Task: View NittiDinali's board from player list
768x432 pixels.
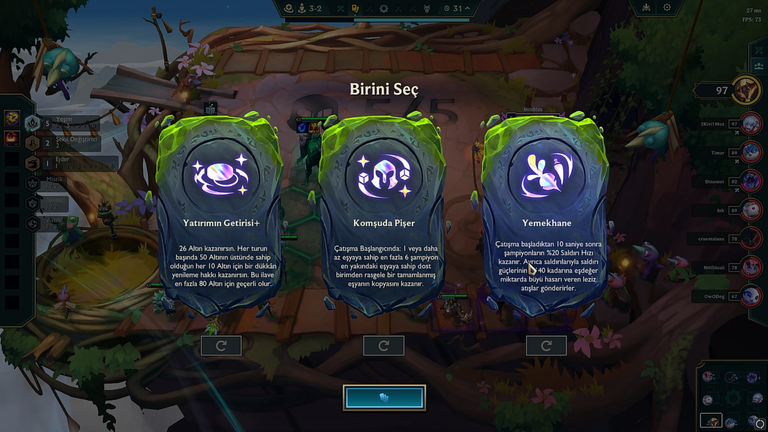Action: tap(749, 267)
